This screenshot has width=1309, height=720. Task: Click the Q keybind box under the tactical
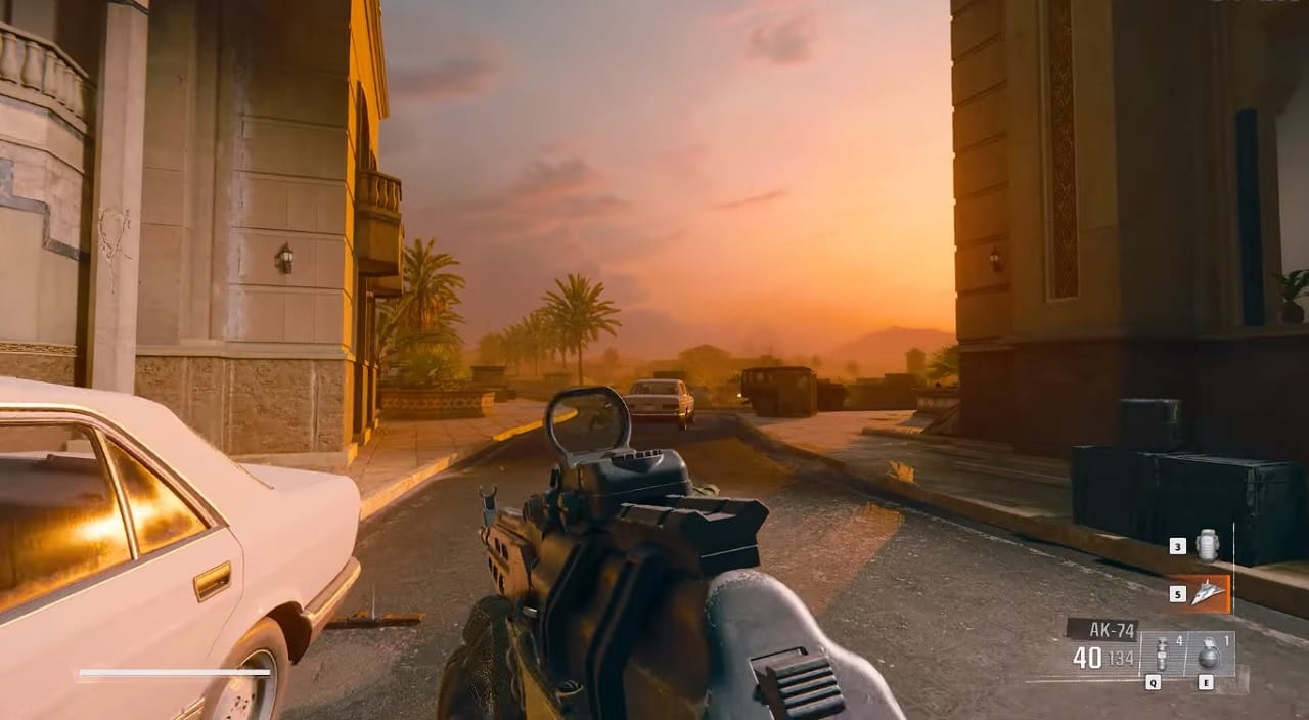(x=1153, y=683)
